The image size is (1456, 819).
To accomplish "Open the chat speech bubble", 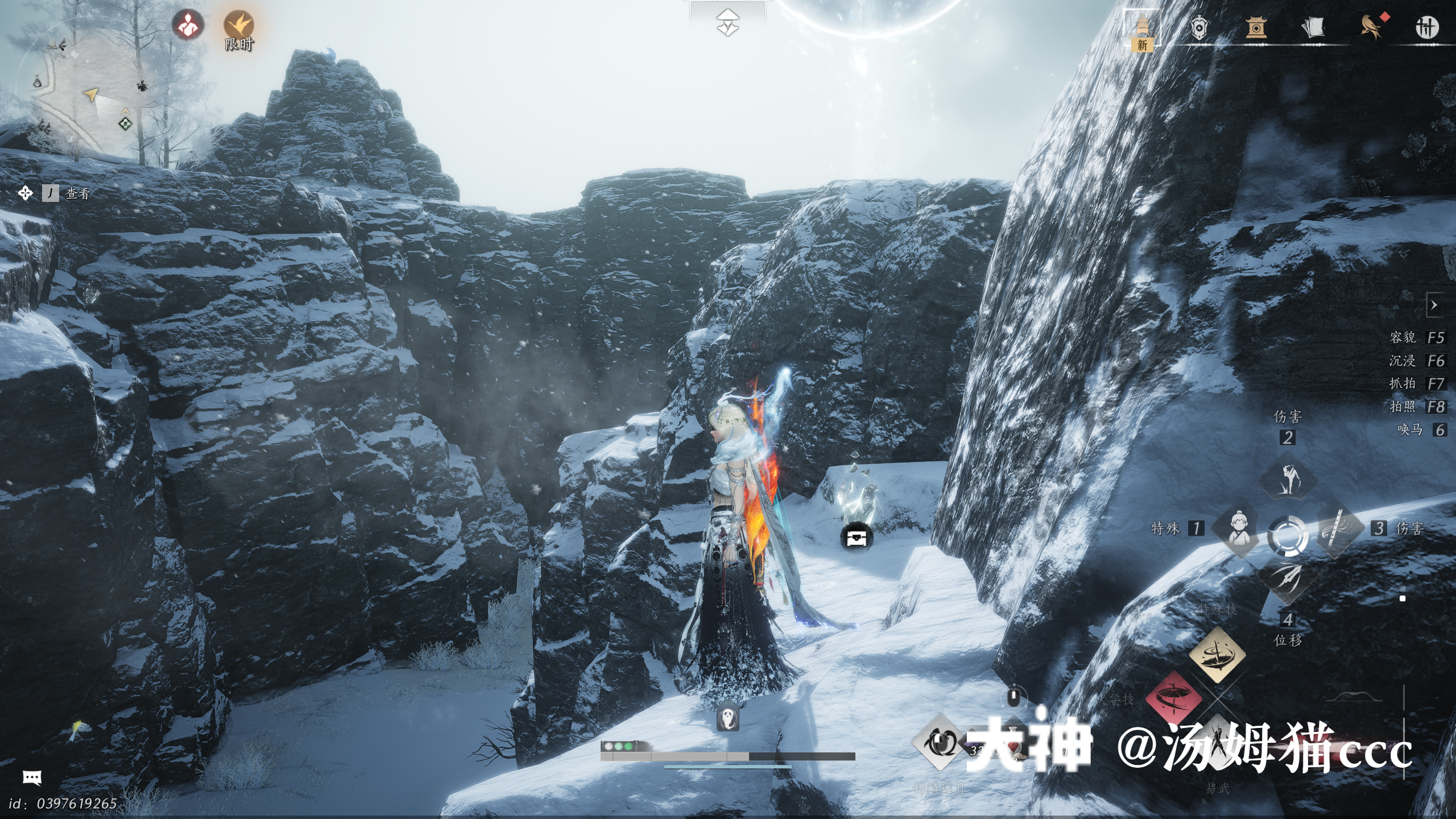I will [x=32, y=777].
